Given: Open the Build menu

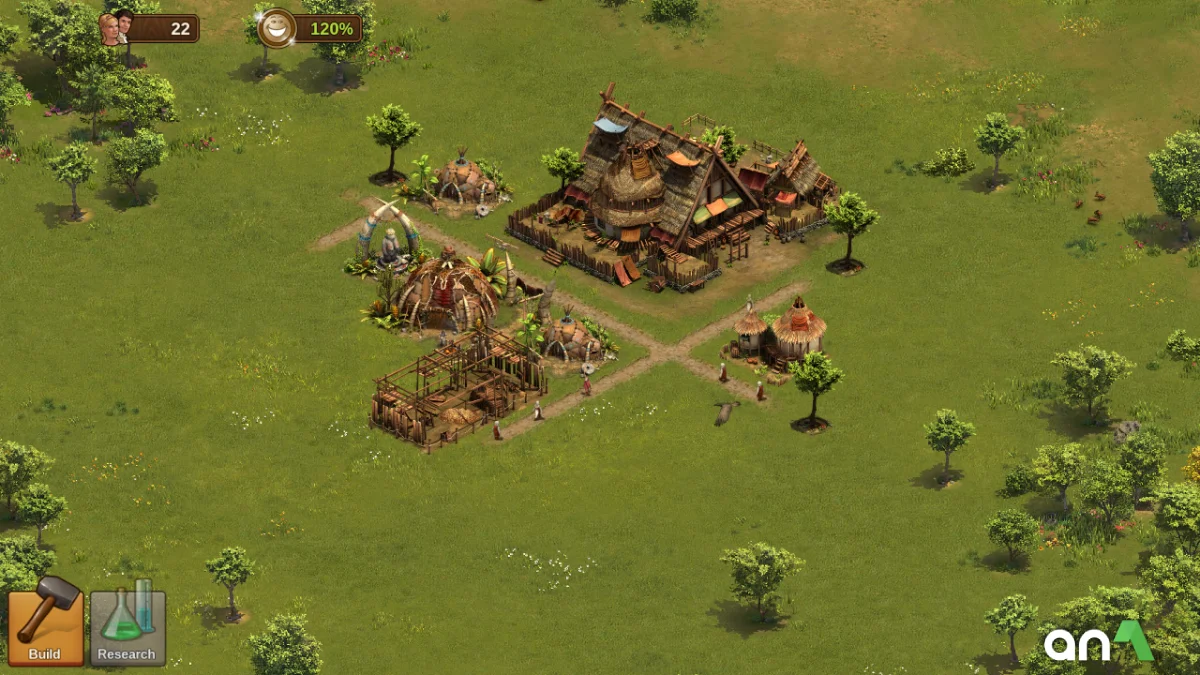Looking at the screenshot, I should [x=45, y=627].
